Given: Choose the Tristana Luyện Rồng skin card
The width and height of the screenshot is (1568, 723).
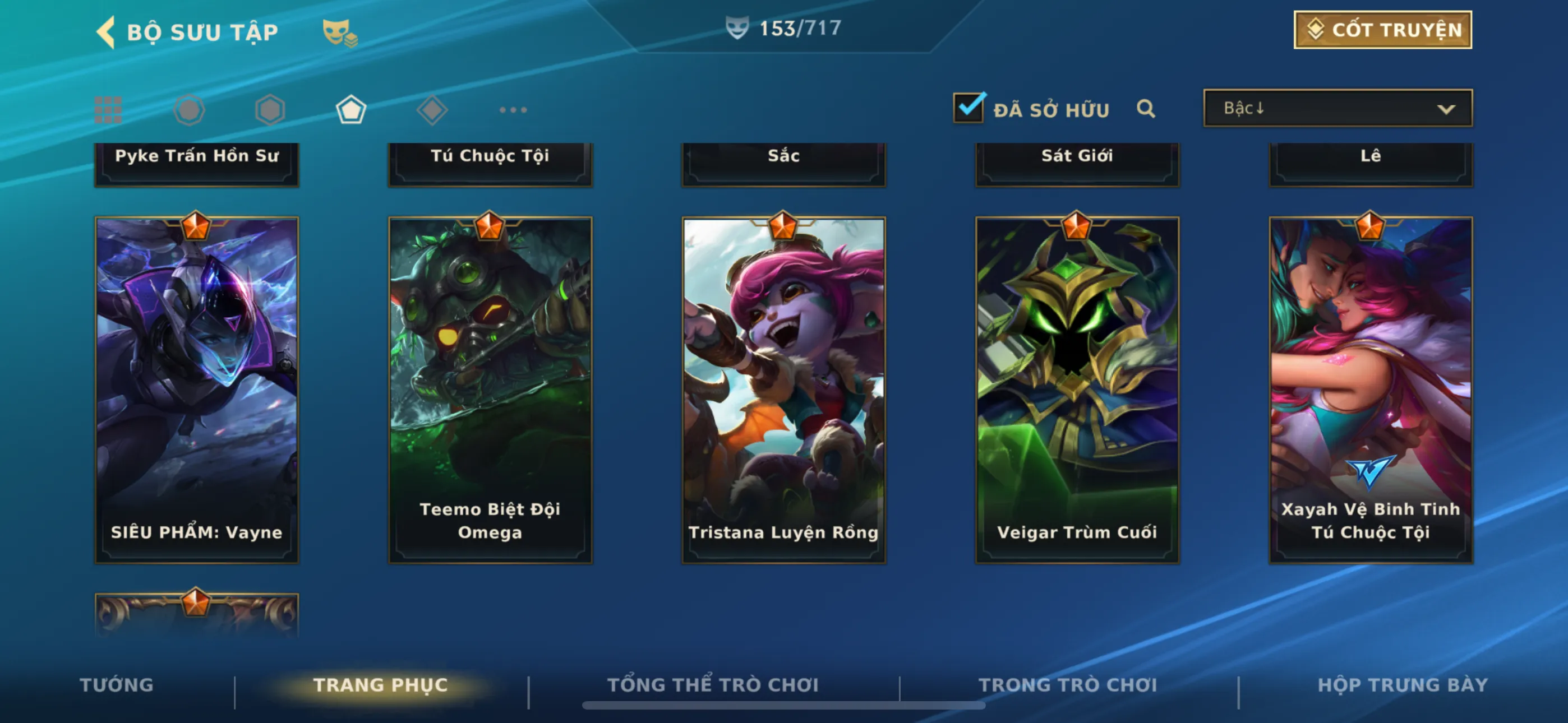Looking at the screenshot, I should pos(783,390).
